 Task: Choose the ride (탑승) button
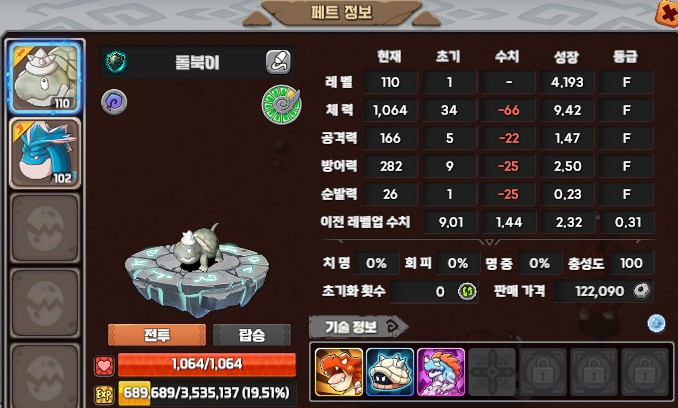[252, 335]
